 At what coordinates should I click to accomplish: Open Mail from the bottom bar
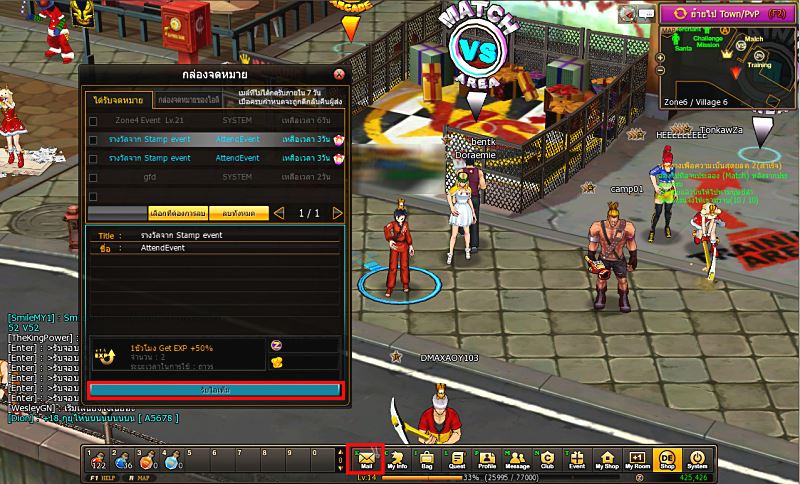(366, 460)
